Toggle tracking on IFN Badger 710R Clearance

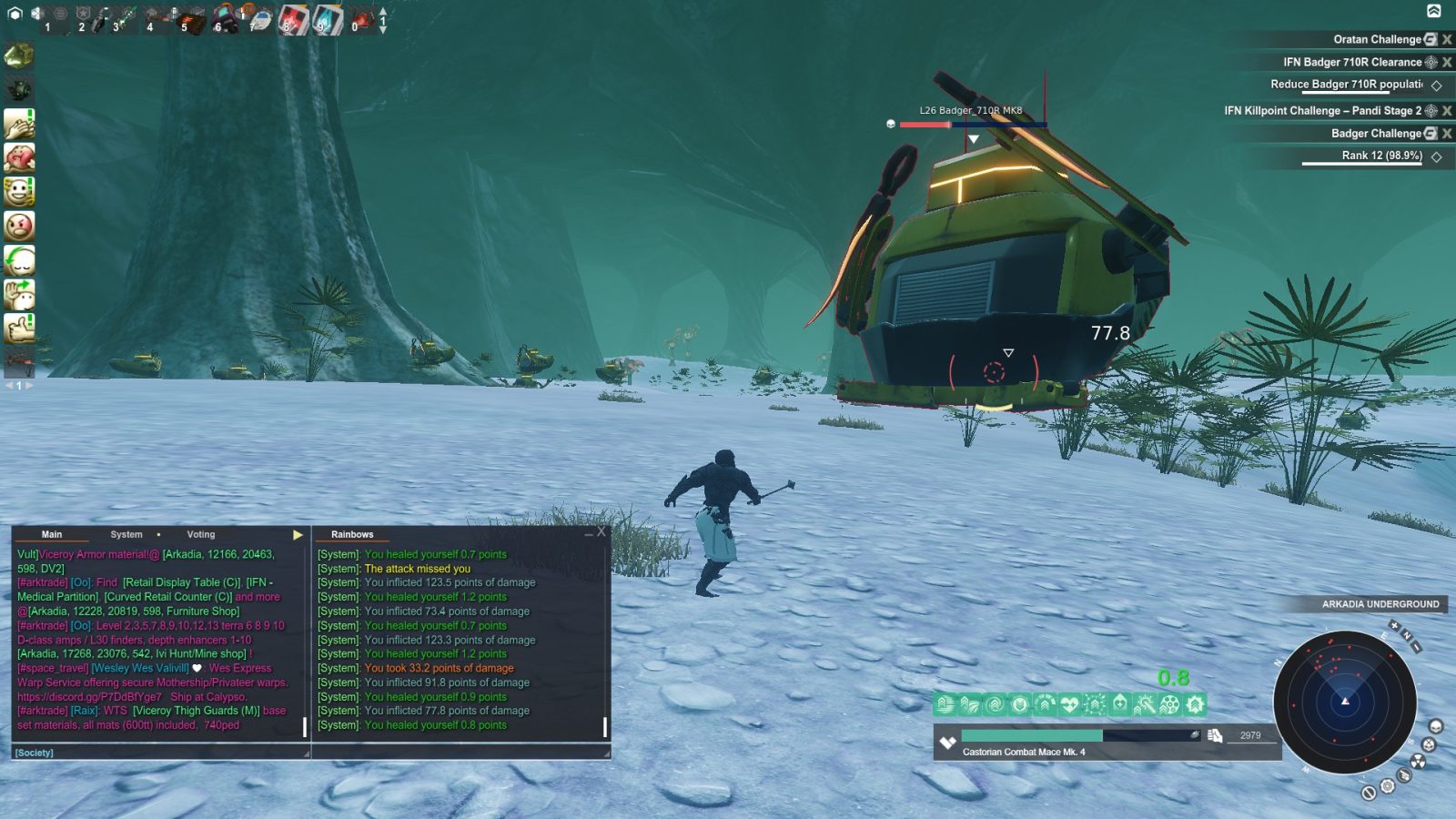1431,63
